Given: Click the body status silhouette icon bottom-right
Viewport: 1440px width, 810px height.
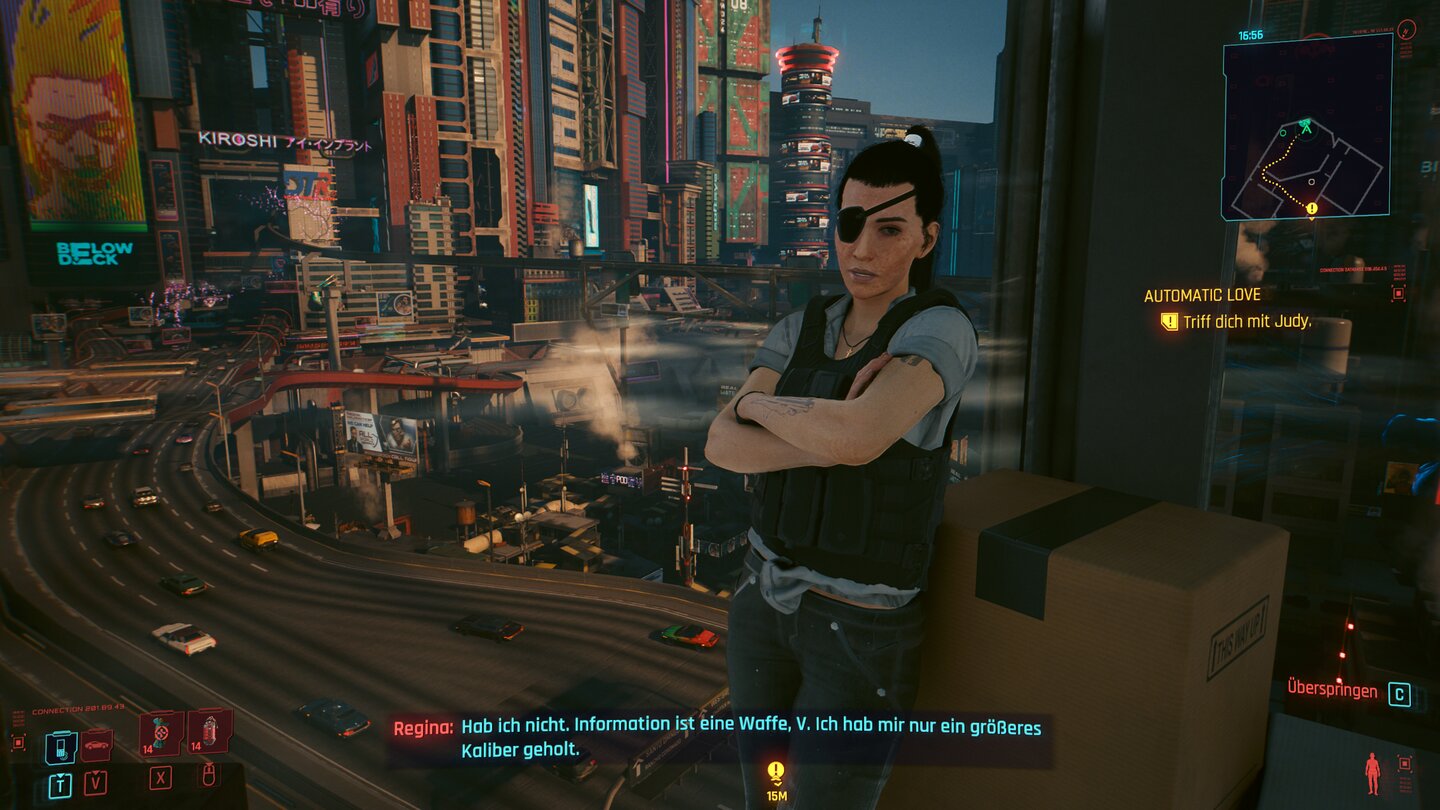Looking at the screenshot, I should tap(1372, 773).
